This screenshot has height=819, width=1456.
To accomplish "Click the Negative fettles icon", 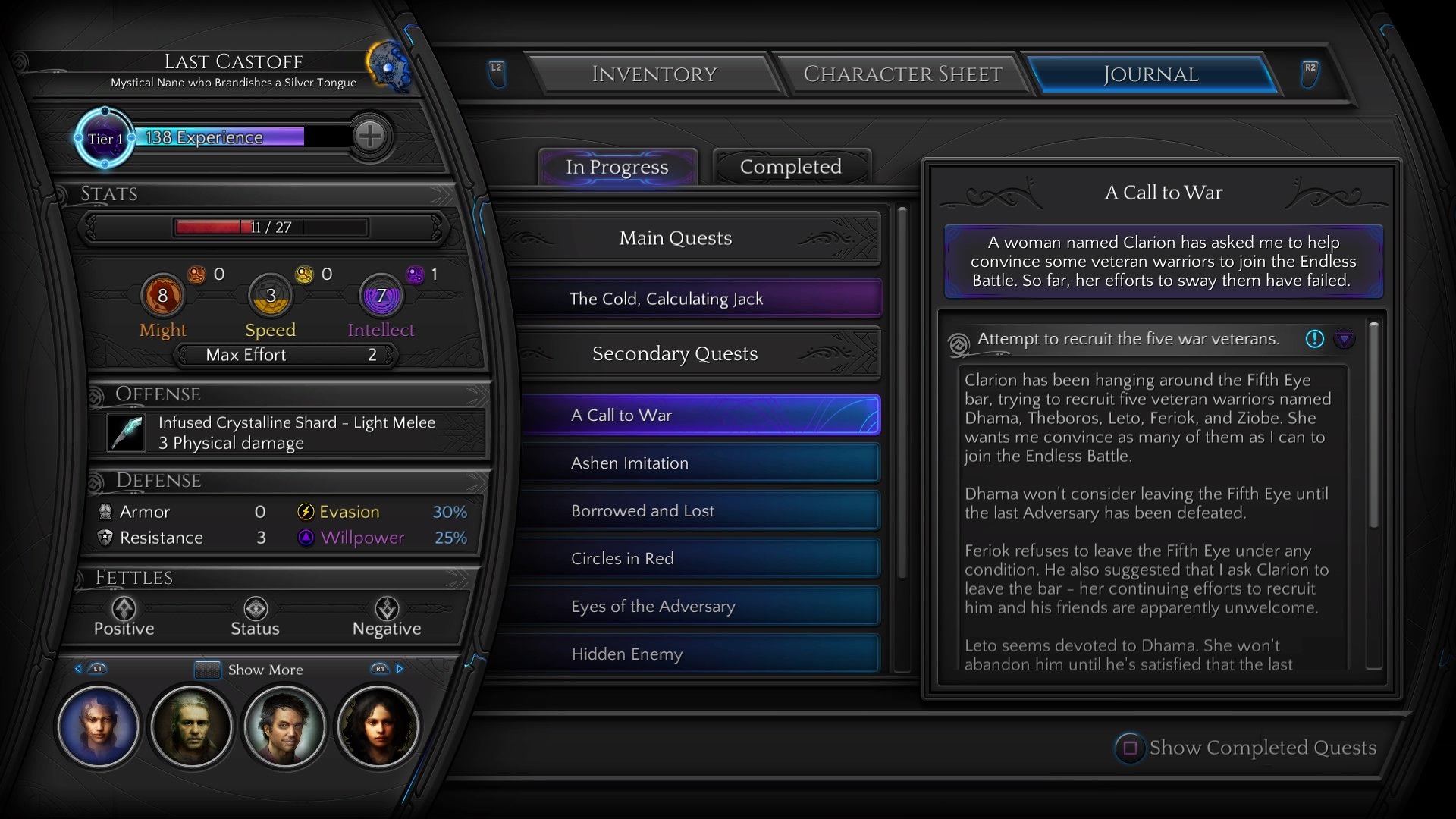I will pos(388,609).
